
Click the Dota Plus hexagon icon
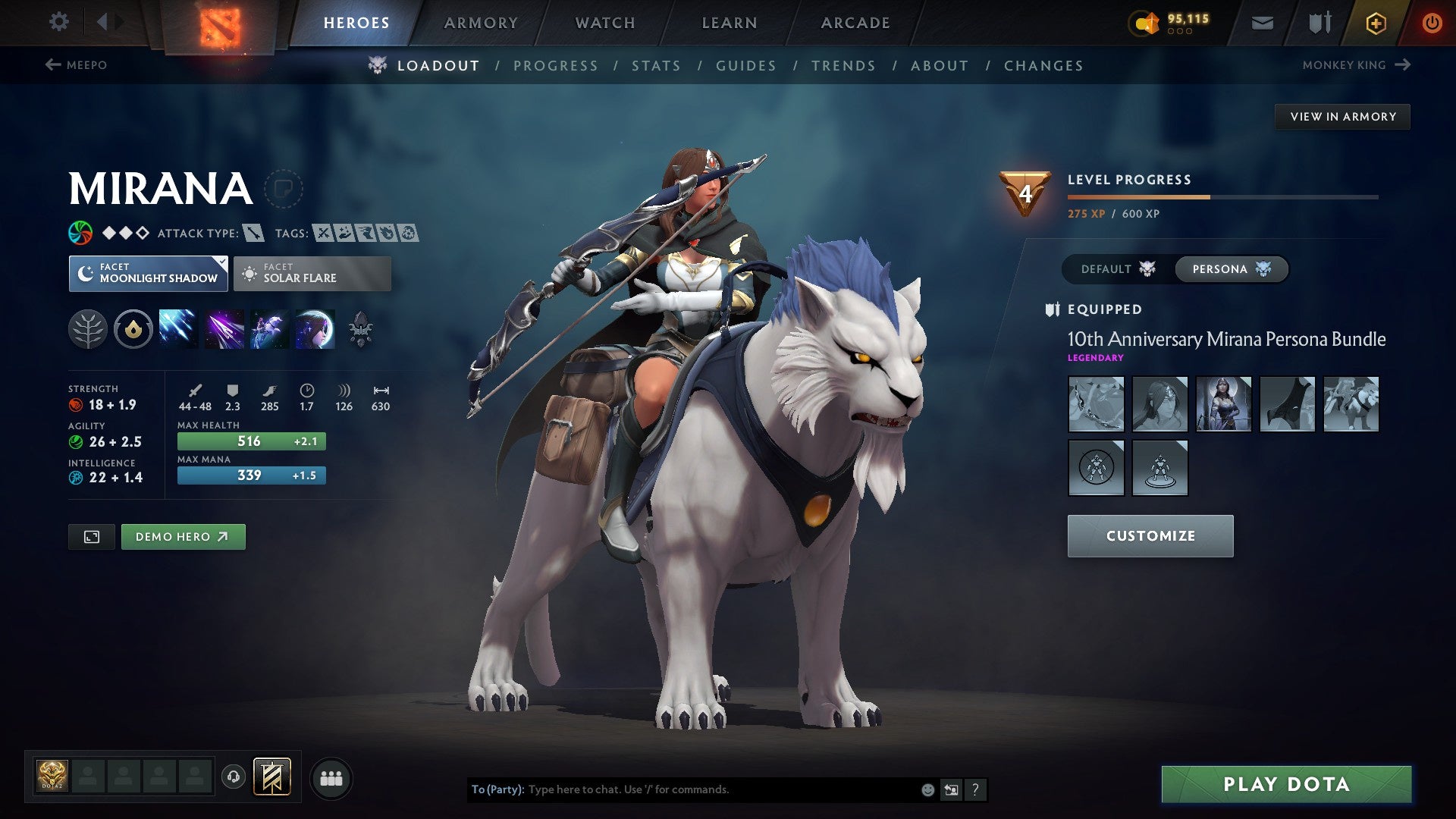(x=1376, y=22)
